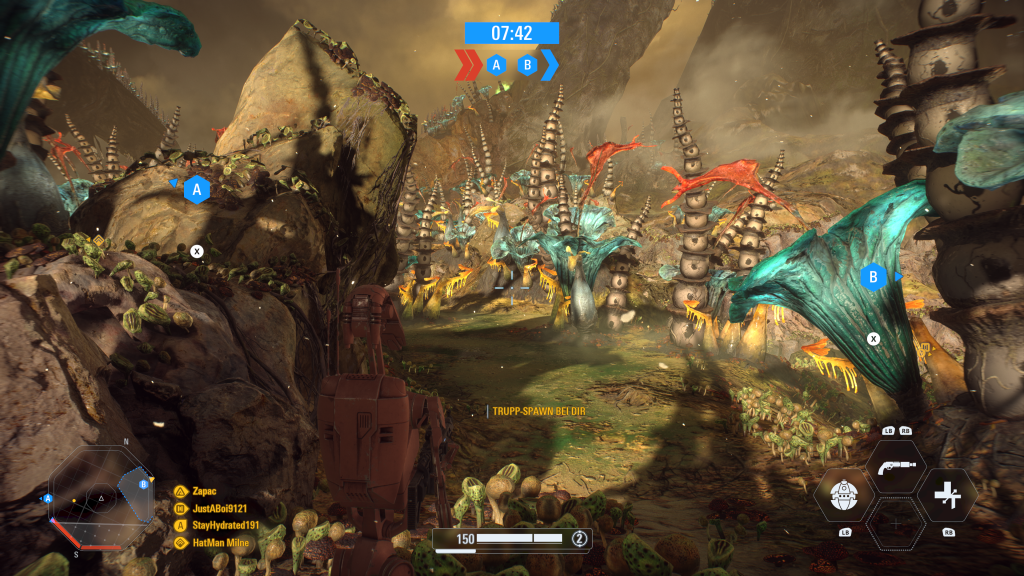Select objective B in the top tracker

point(527,65)
